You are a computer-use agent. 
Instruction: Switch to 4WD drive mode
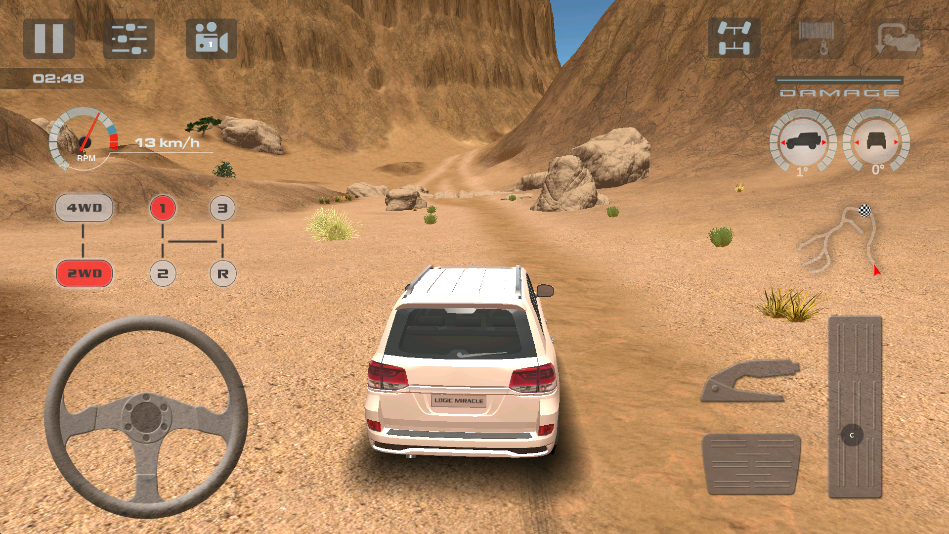[84, 209]
